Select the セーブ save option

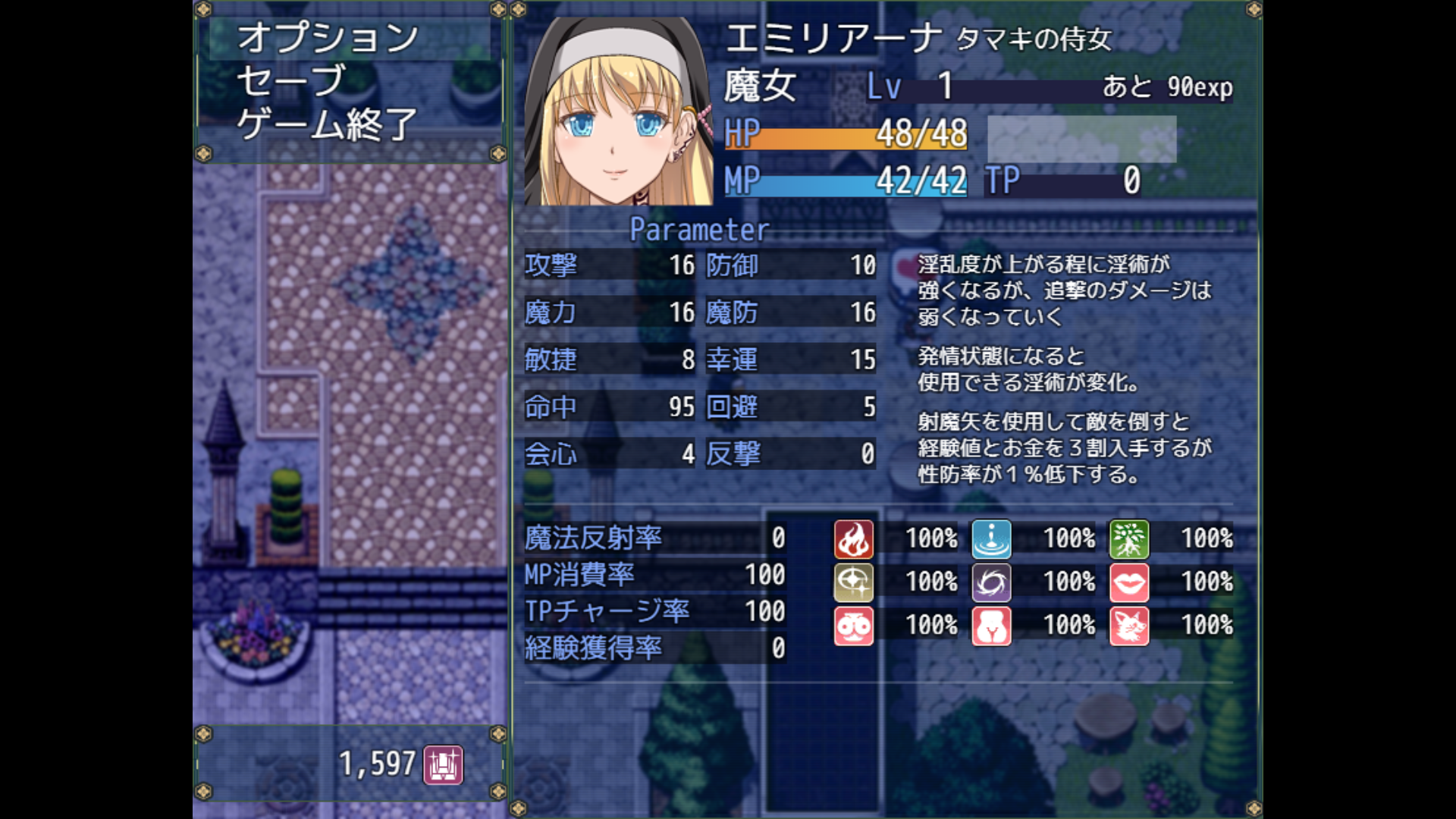[x=291, y=81]
